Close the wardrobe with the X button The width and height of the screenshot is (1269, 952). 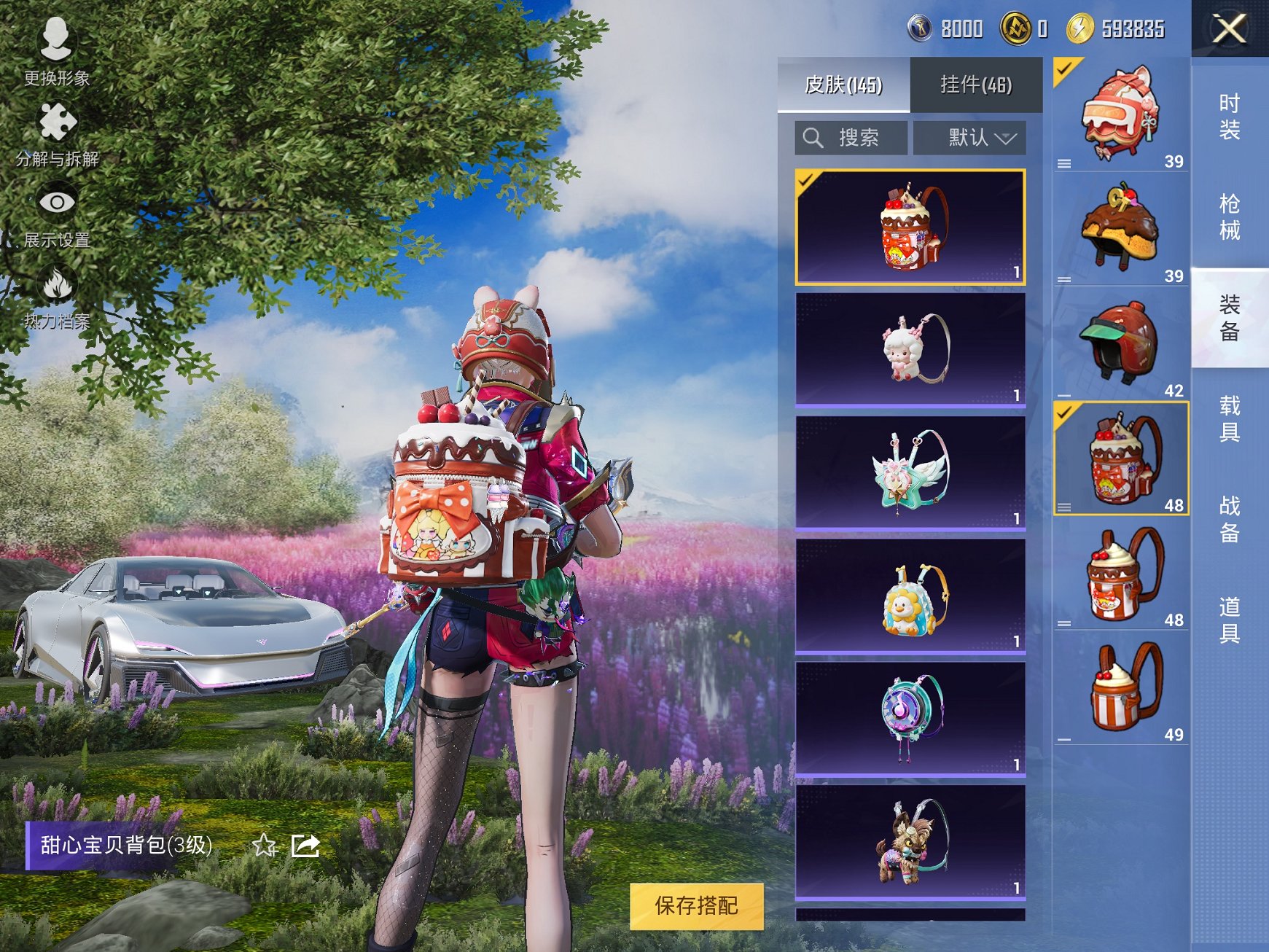(1230, 29)
